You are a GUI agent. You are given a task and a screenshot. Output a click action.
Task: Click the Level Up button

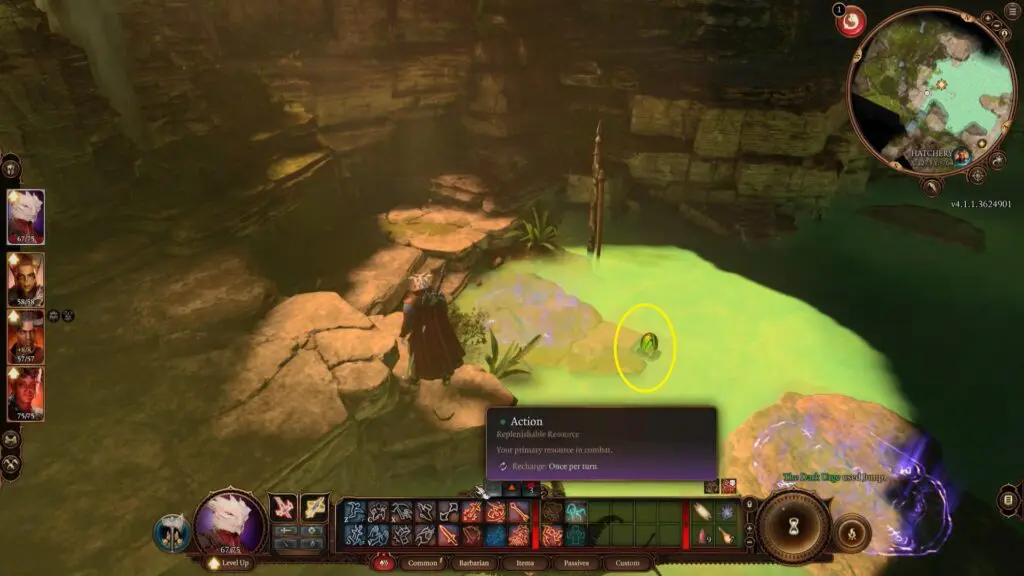point(229,563)
